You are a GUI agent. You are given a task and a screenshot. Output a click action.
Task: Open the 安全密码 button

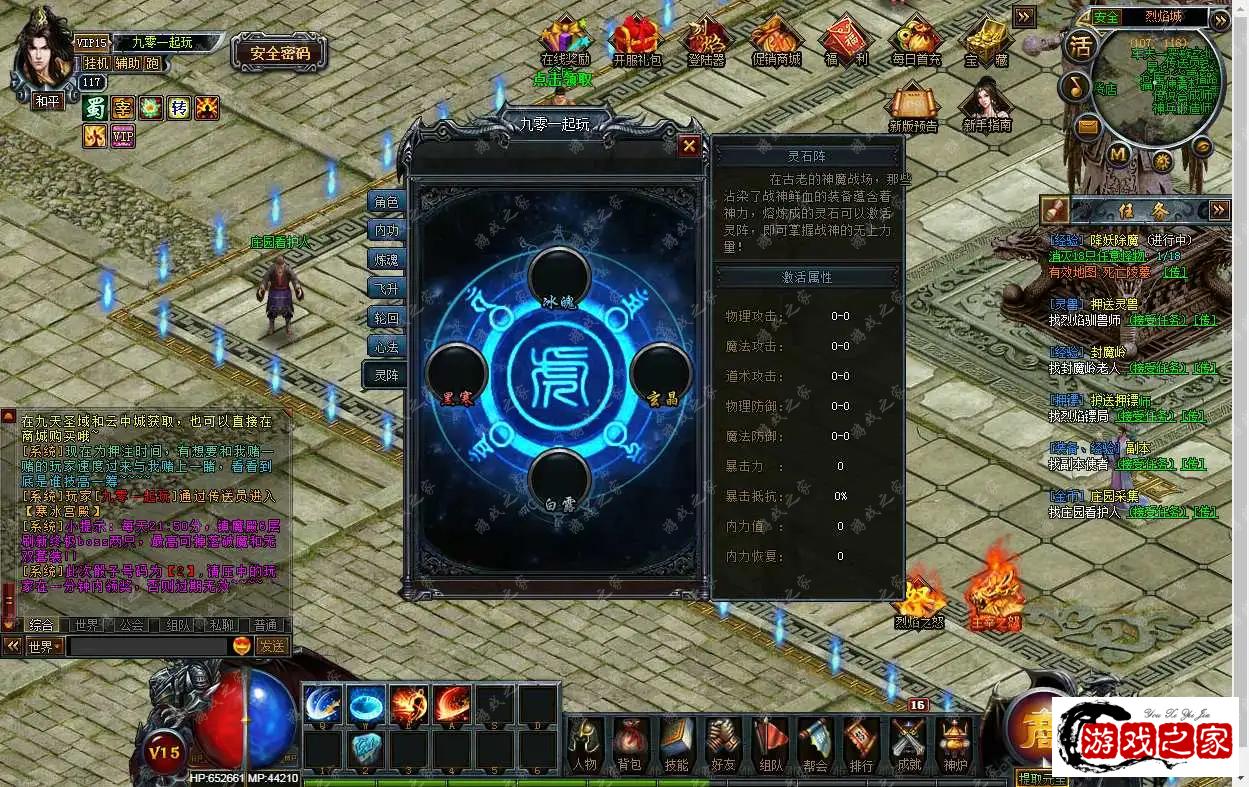click(280, 53)
